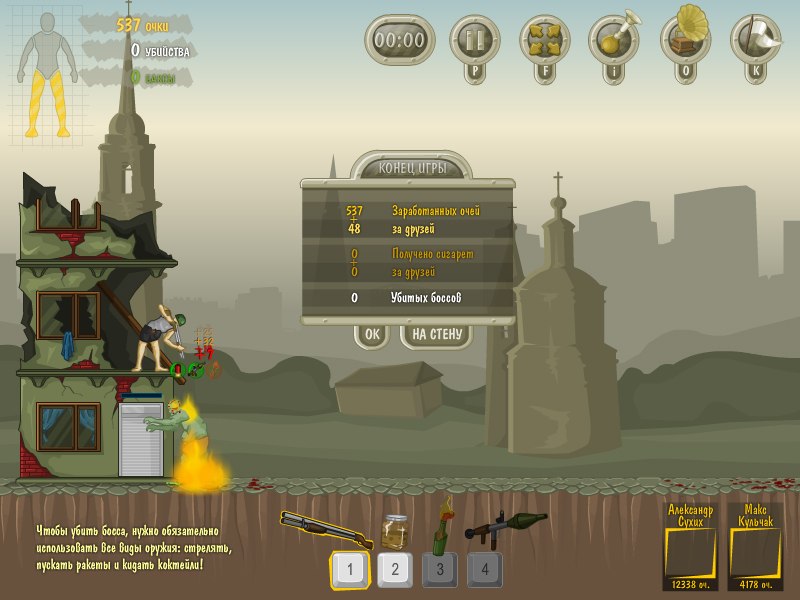Select the shotgun in weapon slot 1

click(349, 570)
